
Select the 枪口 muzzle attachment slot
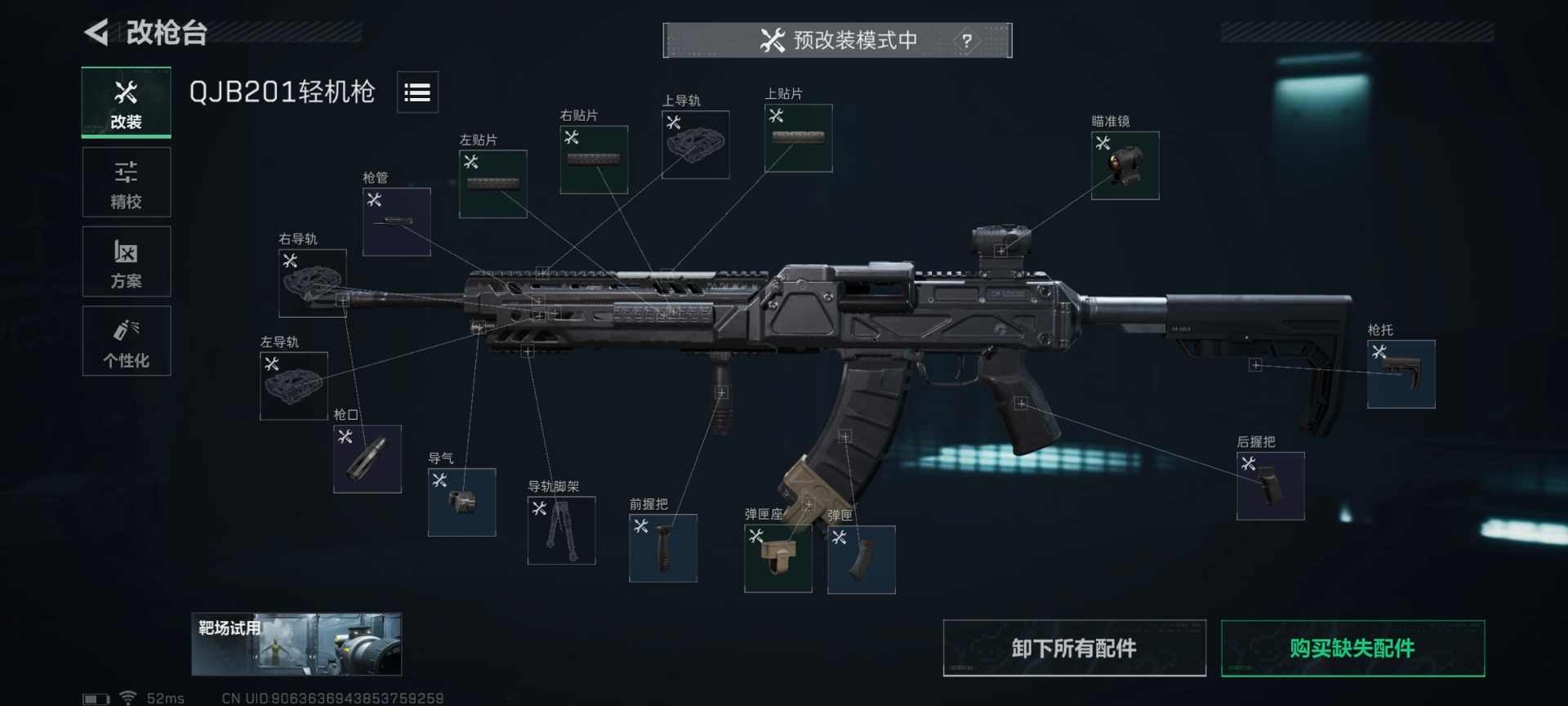(367, 458)
